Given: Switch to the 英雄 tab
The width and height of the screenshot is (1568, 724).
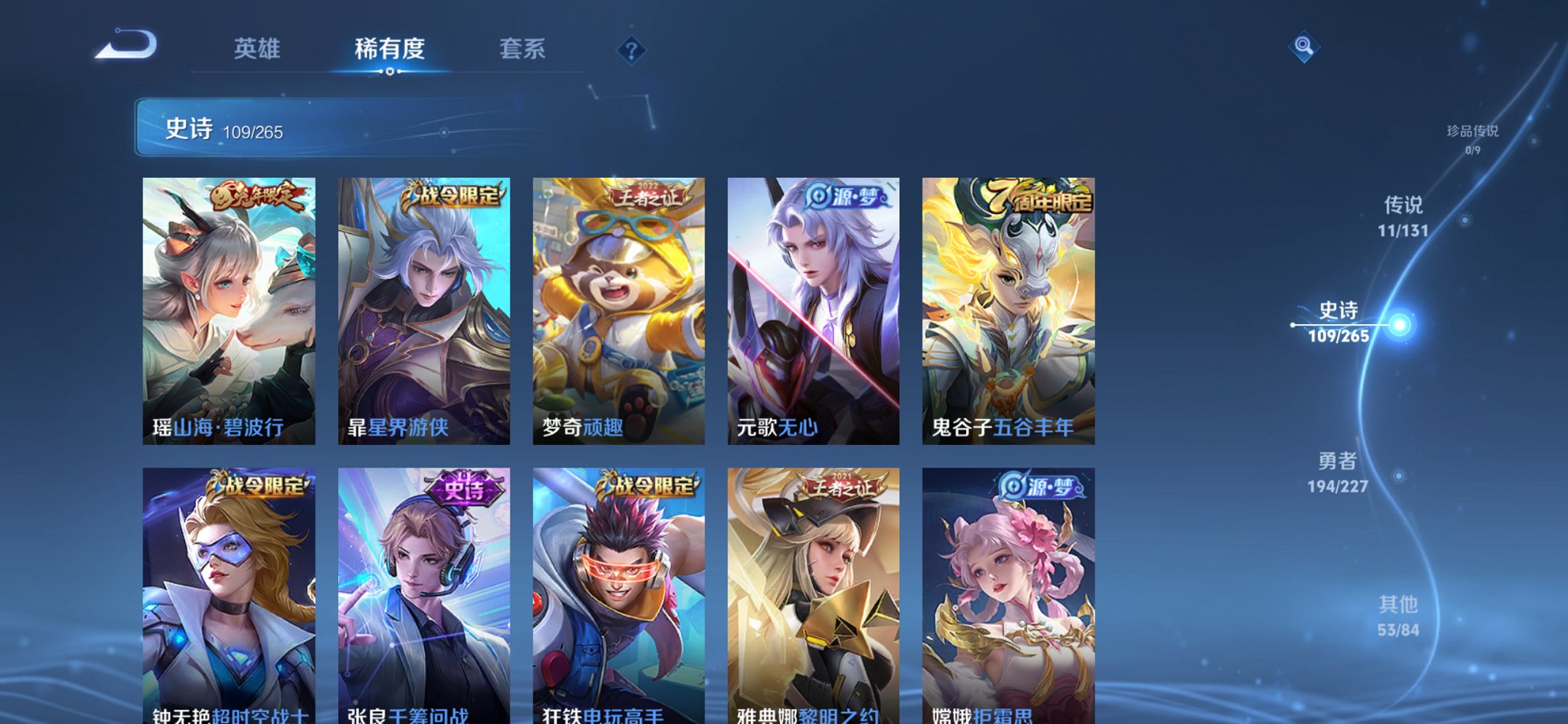Looking at the screenshot, I should pos(256,50).
